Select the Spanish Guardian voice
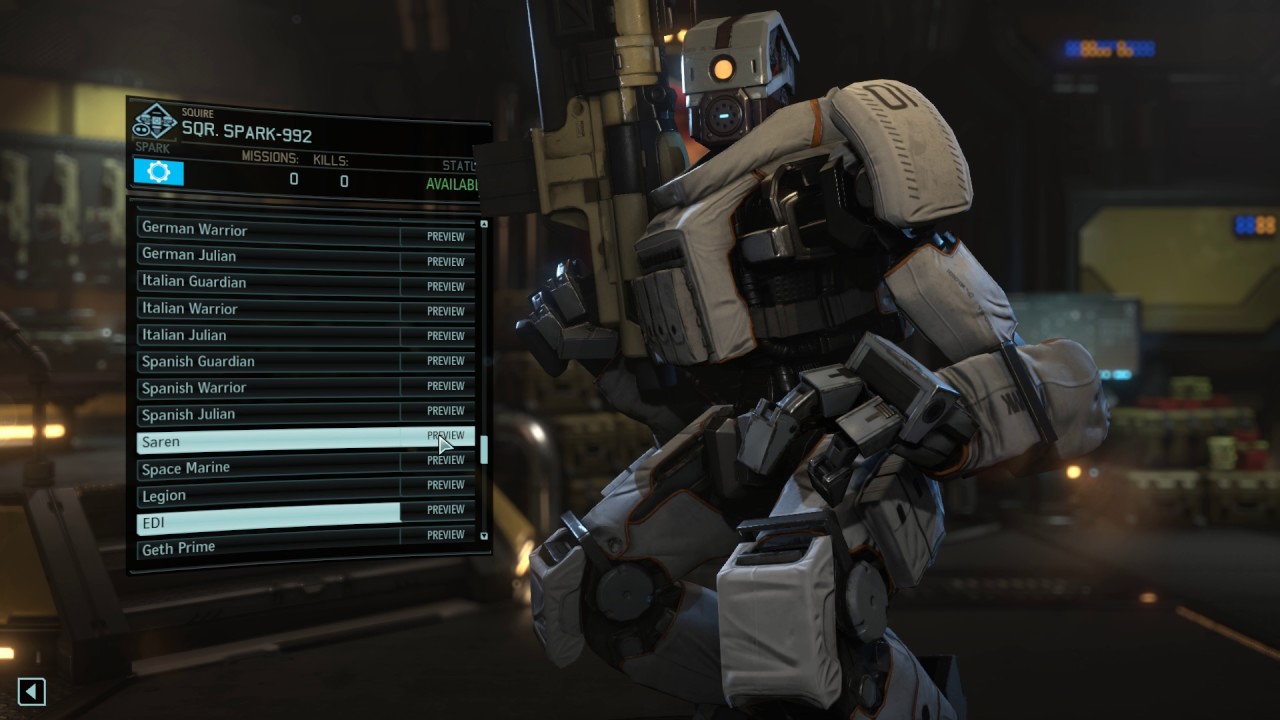 click(268, 361)
